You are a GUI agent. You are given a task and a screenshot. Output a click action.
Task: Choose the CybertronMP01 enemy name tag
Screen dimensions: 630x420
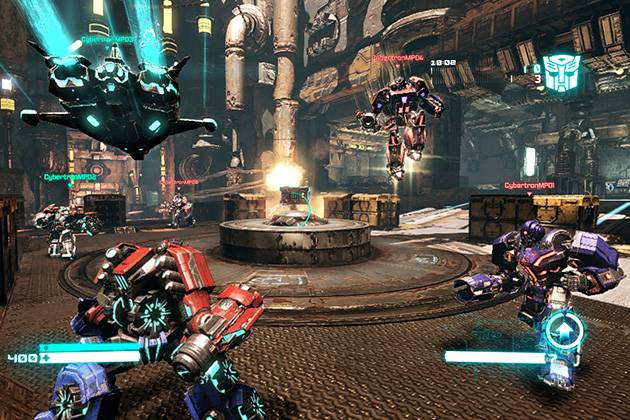point(531,185)
